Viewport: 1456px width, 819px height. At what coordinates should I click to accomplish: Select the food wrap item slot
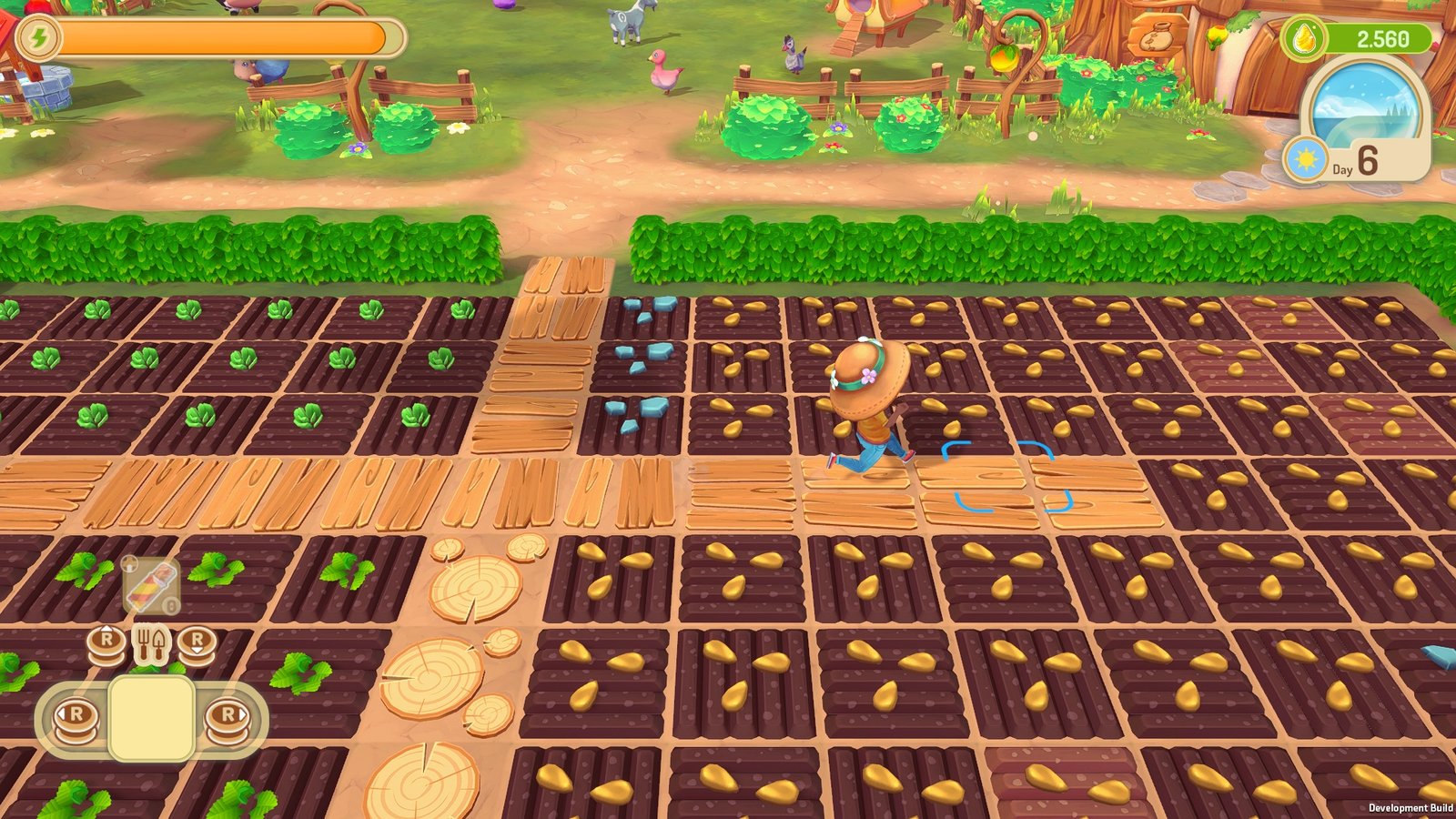pyautogui.click(x=151, y=586)
